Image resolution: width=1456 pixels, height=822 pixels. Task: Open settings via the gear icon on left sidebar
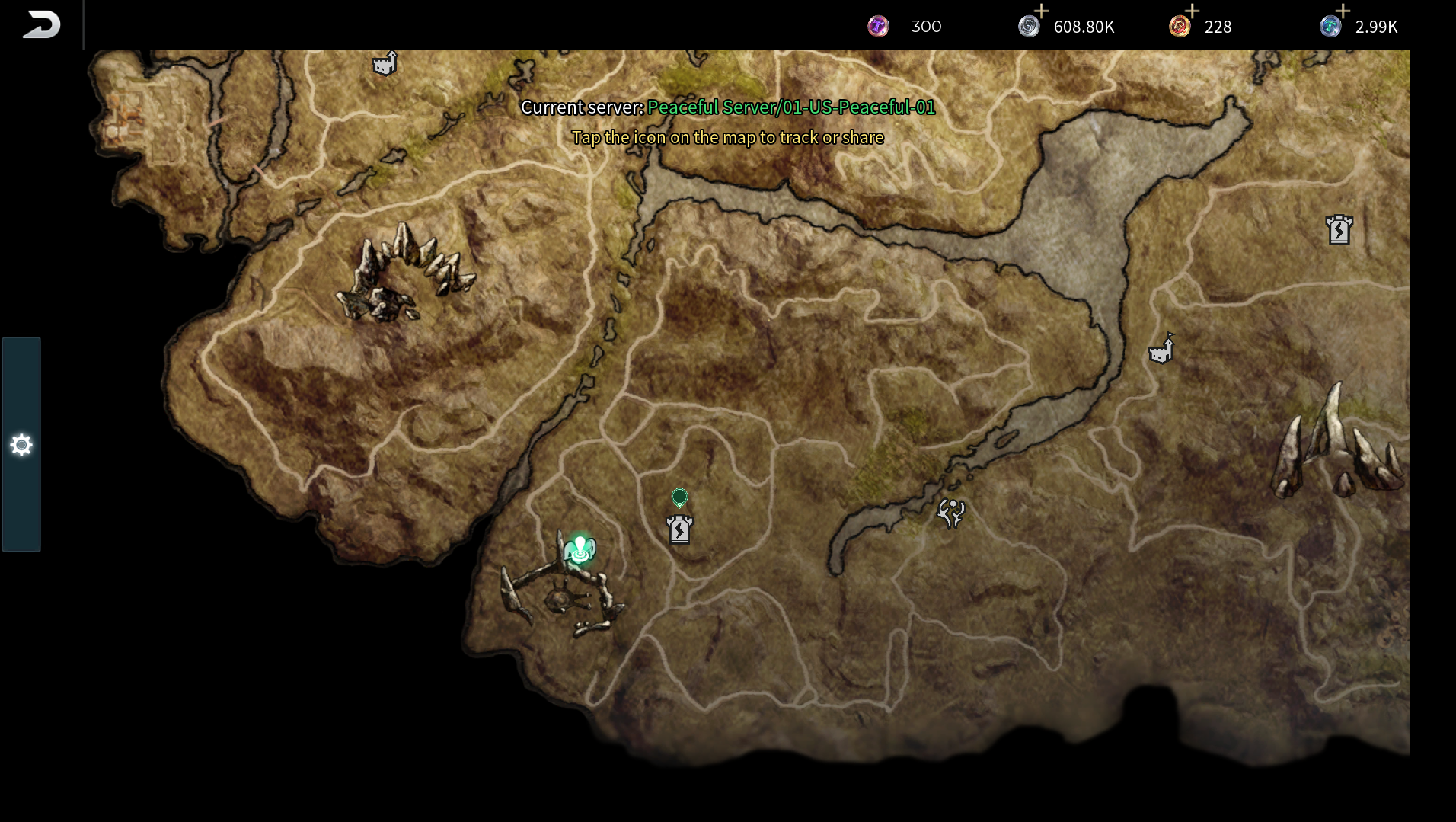coord(21,444)
